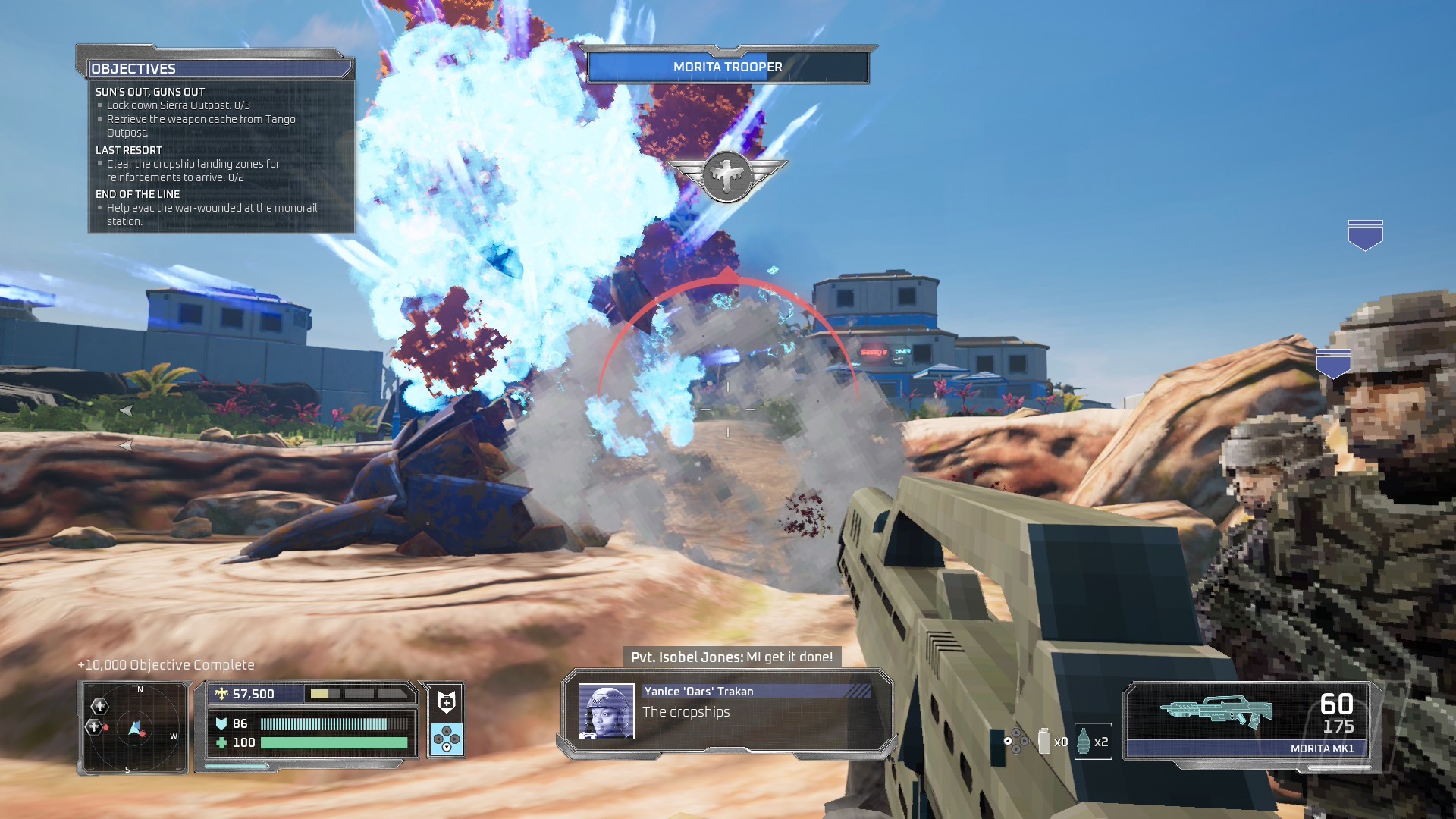Select the Morita MK1 weapon panel
This screenshot has height=819, width=1456.
(x=1248, y=720)
